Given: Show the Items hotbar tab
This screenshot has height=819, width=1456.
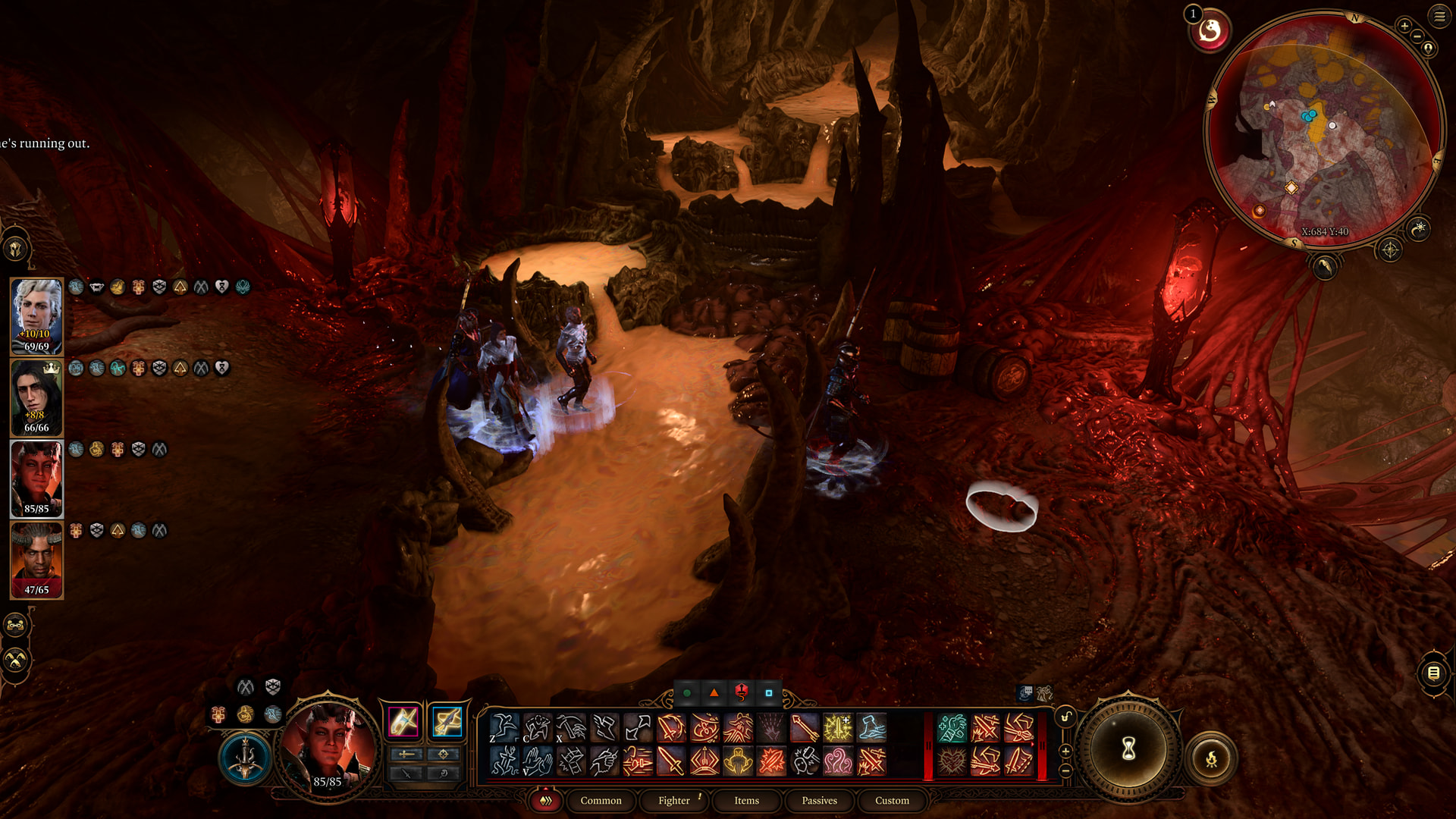Looking at the screenshot, I should [746, 800].
